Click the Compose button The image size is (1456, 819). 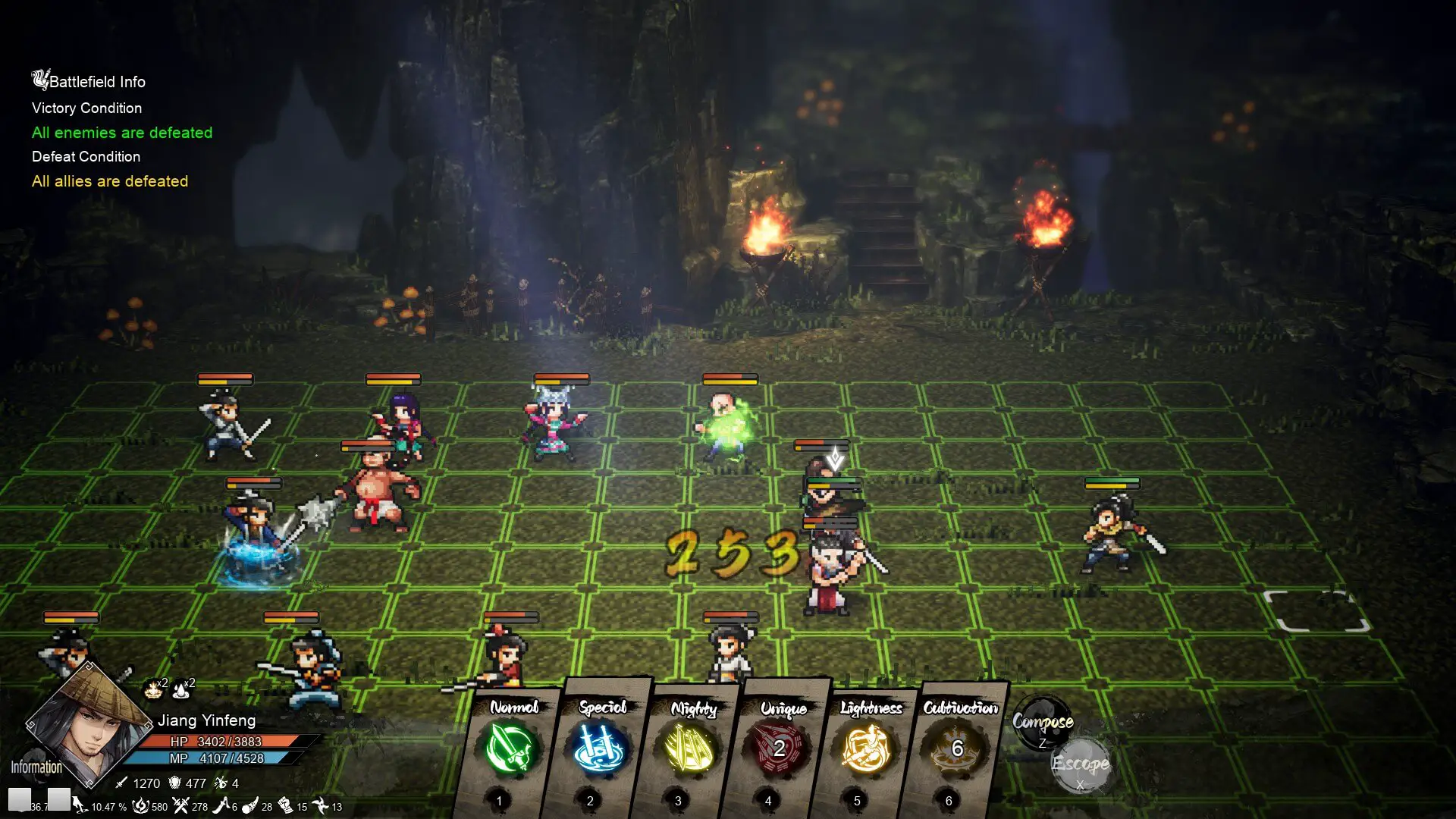pyautogui.click(x=1043, y=723)
